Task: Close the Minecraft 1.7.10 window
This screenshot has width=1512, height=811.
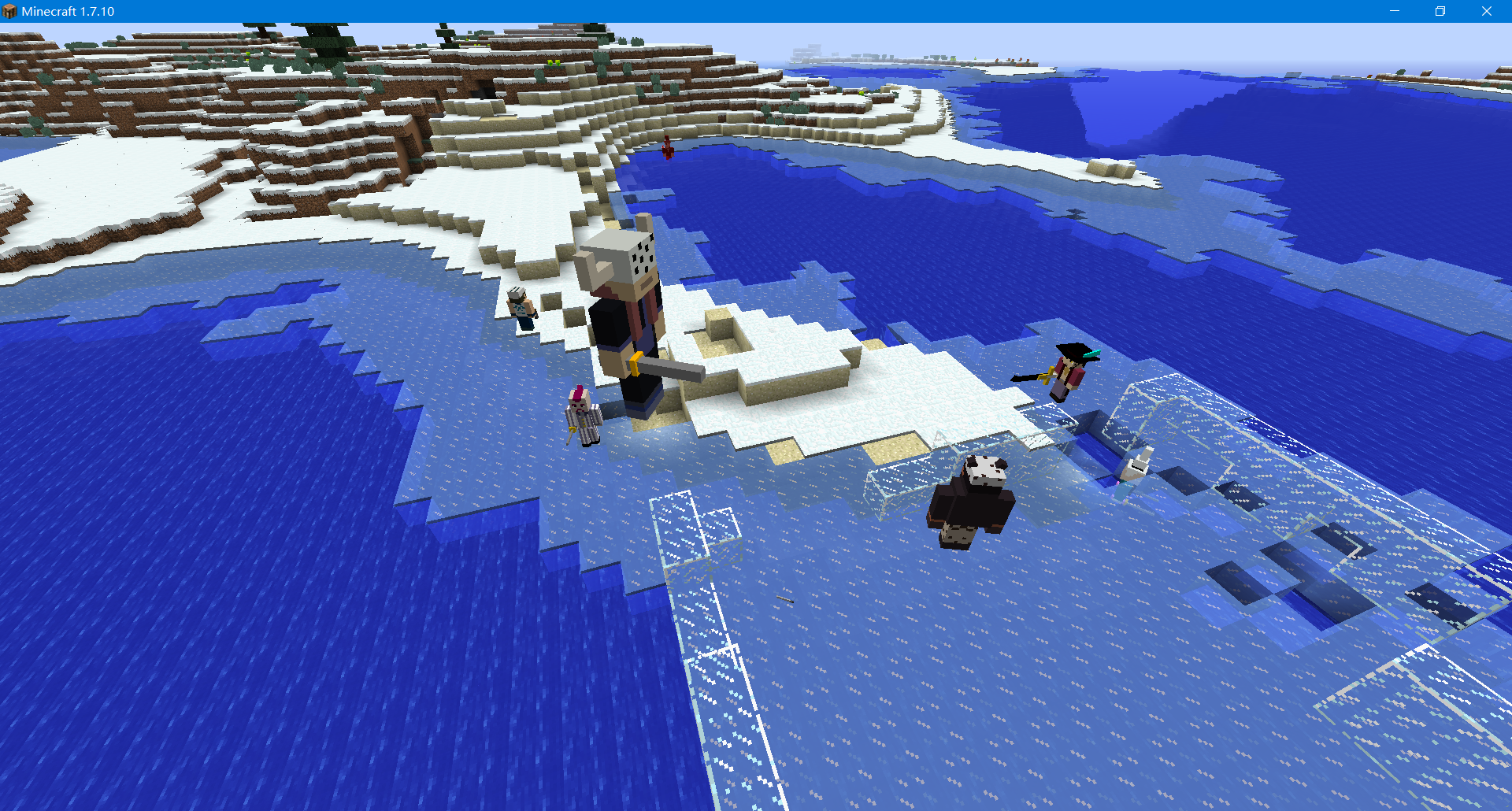Action: click(x=1487, y=11)
